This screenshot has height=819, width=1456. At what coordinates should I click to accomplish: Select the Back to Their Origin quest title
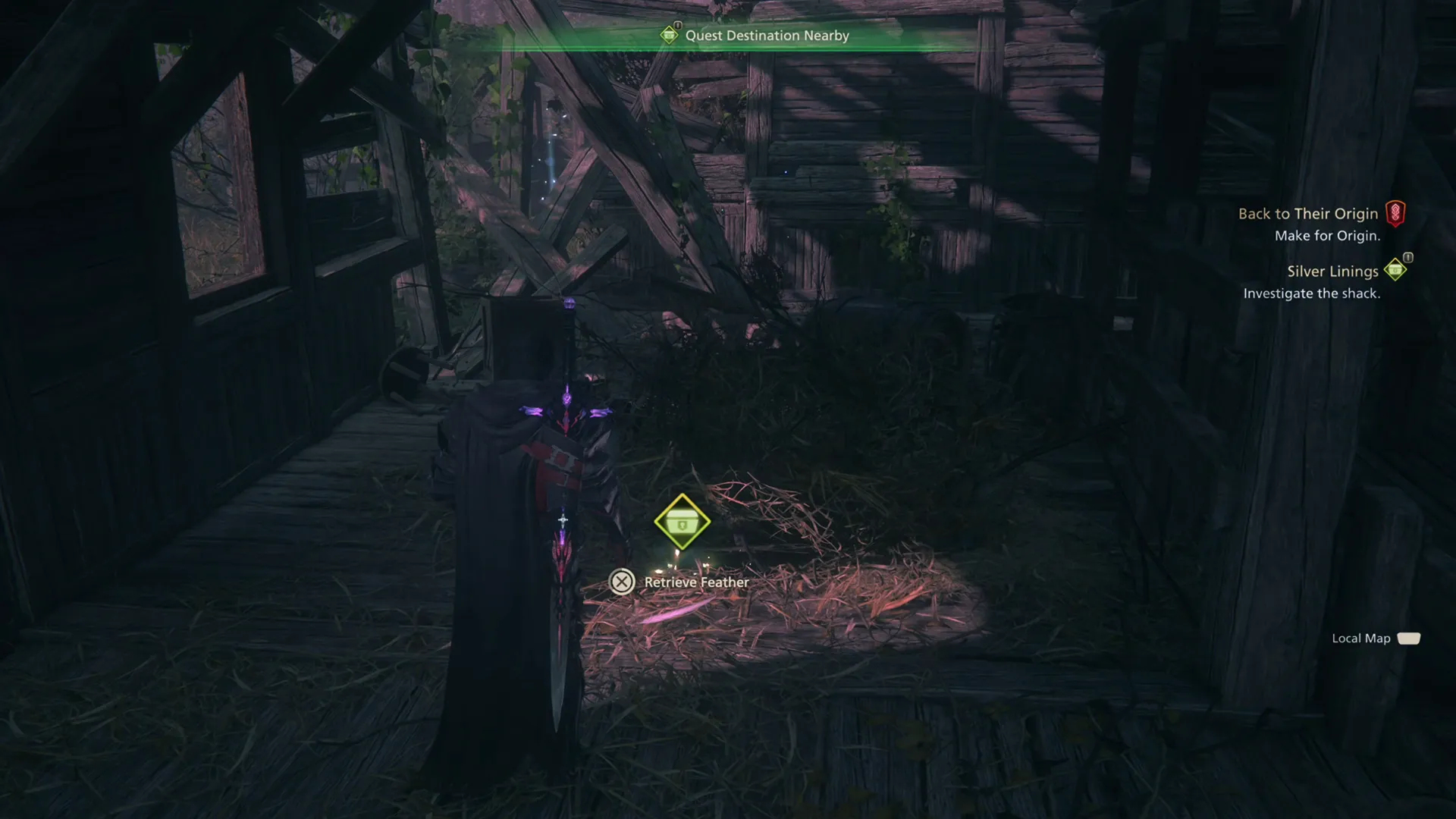tap(1308, 214)
